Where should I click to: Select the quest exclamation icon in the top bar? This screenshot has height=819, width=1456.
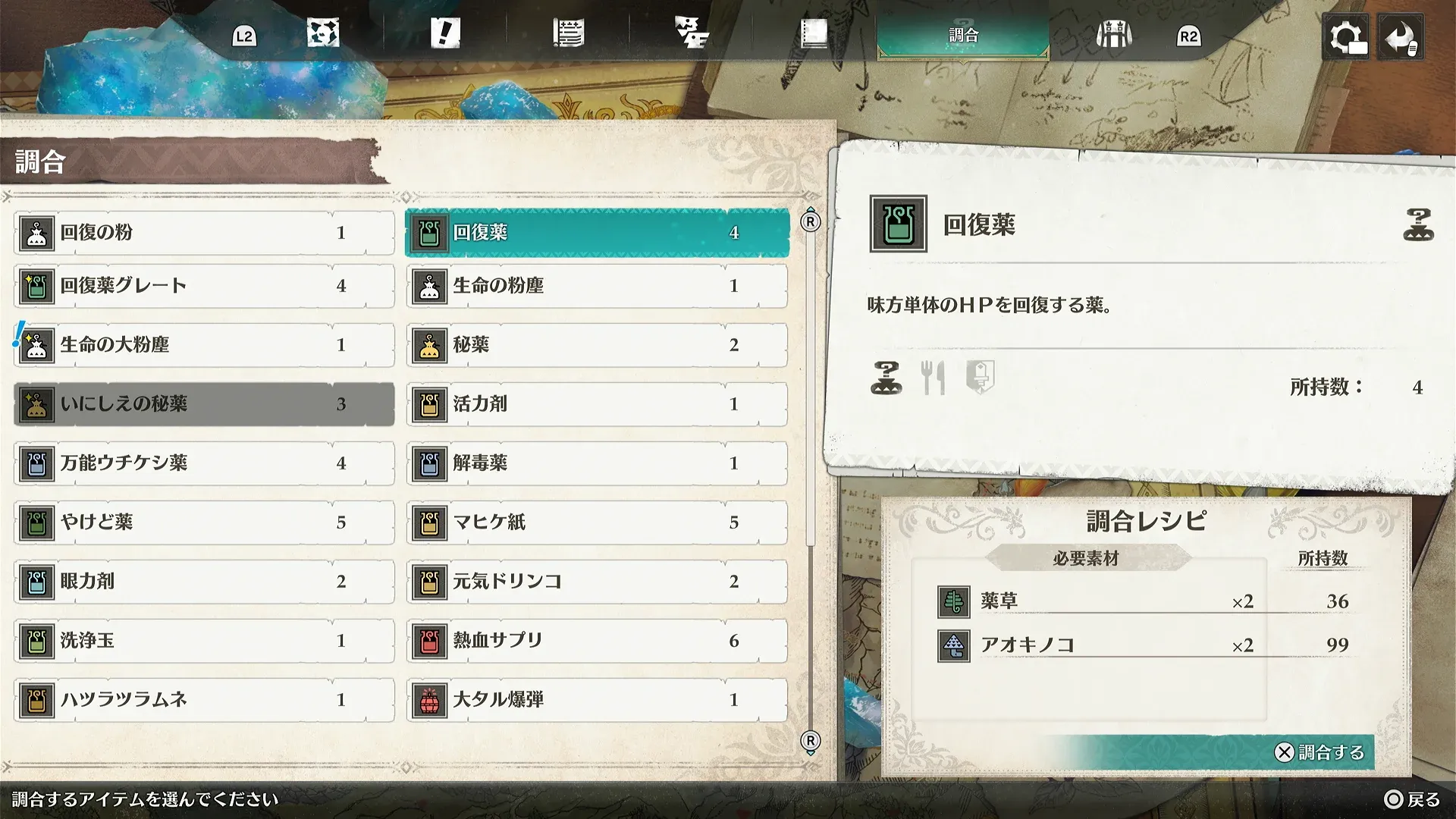pos(446,34)
